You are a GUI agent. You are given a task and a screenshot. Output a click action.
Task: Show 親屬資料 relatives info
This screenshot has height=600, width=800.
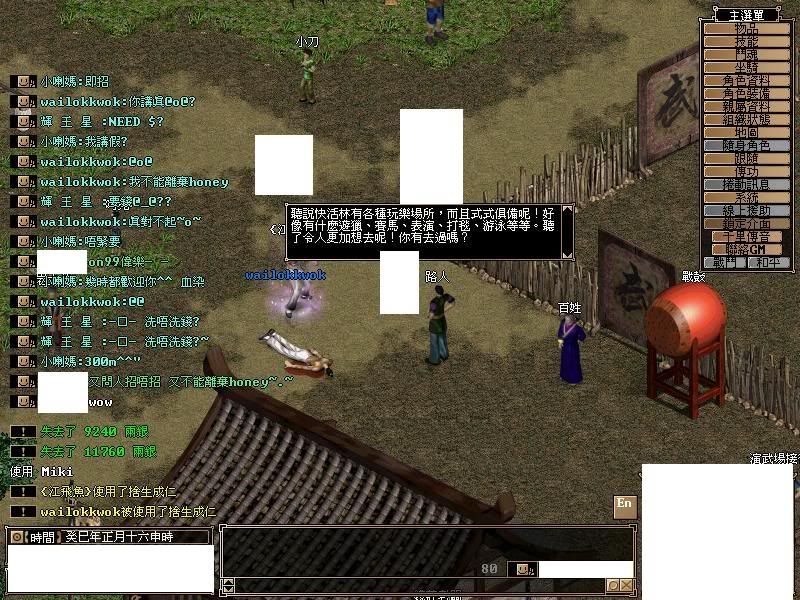click(746, 106)
